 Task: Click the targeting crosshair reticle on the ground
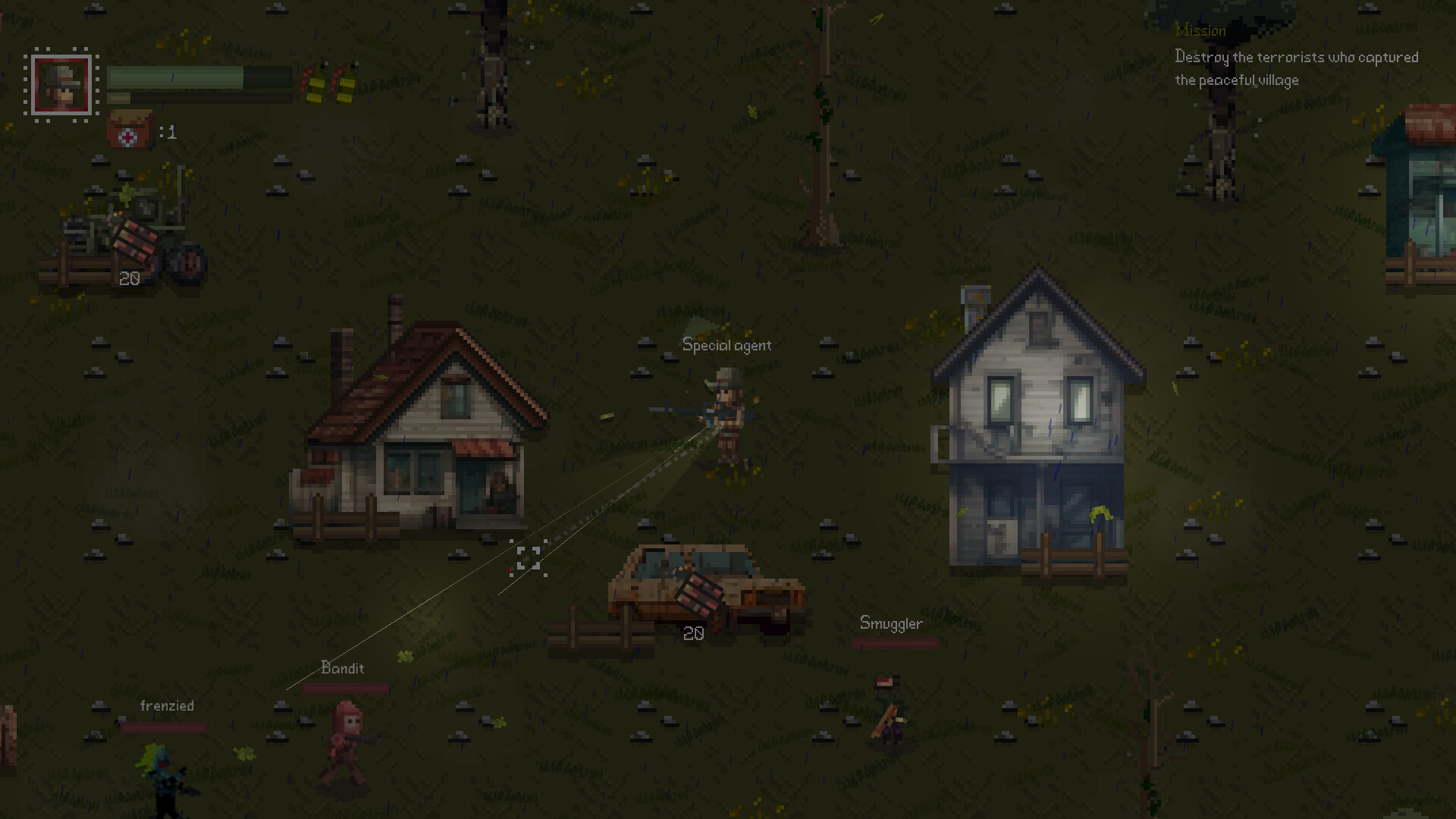tap(529, 557)
